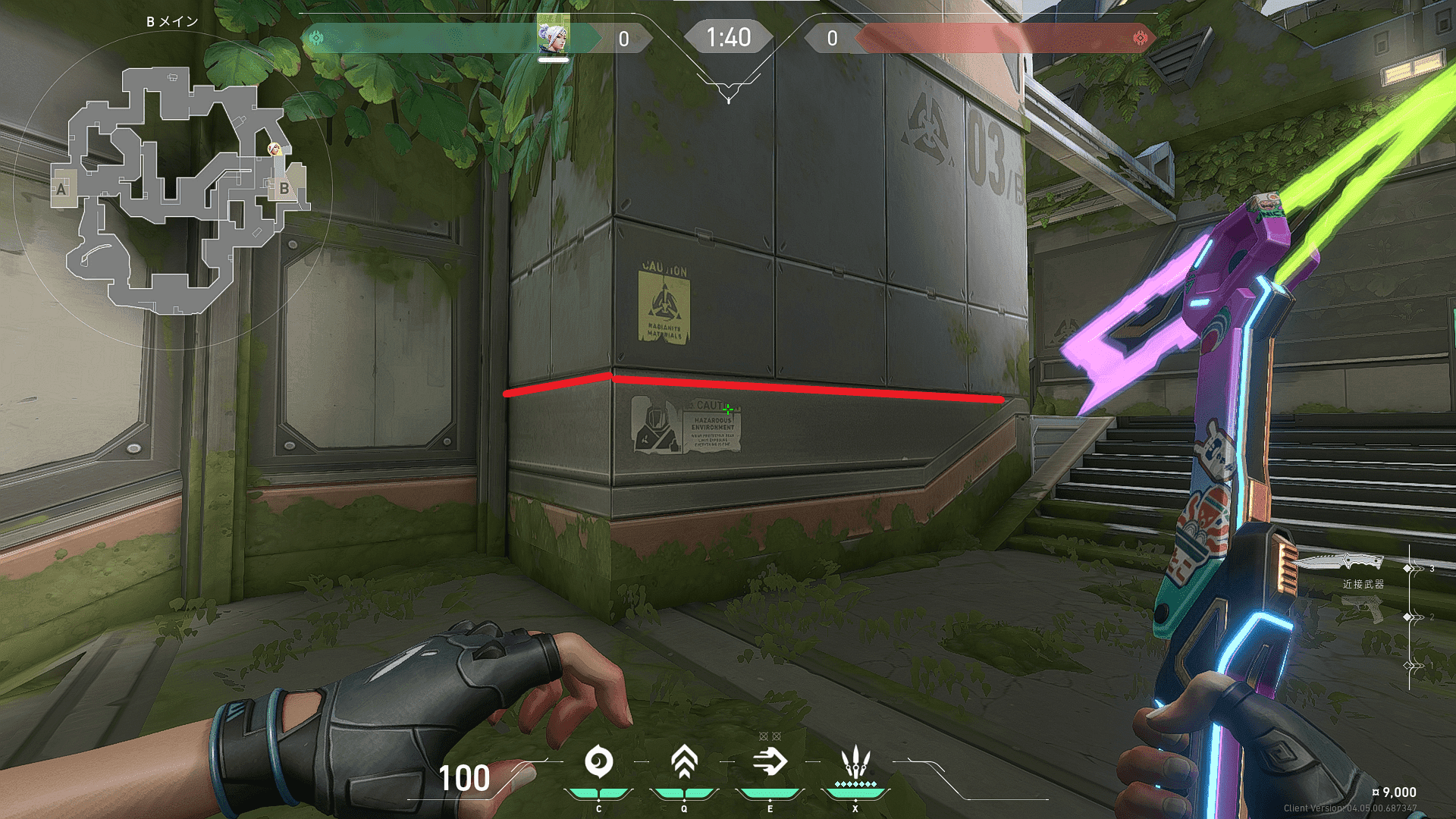1456x819 pixels.
Task: Click Jett's portrait in the top bar
Action: [x=553, y=37]
